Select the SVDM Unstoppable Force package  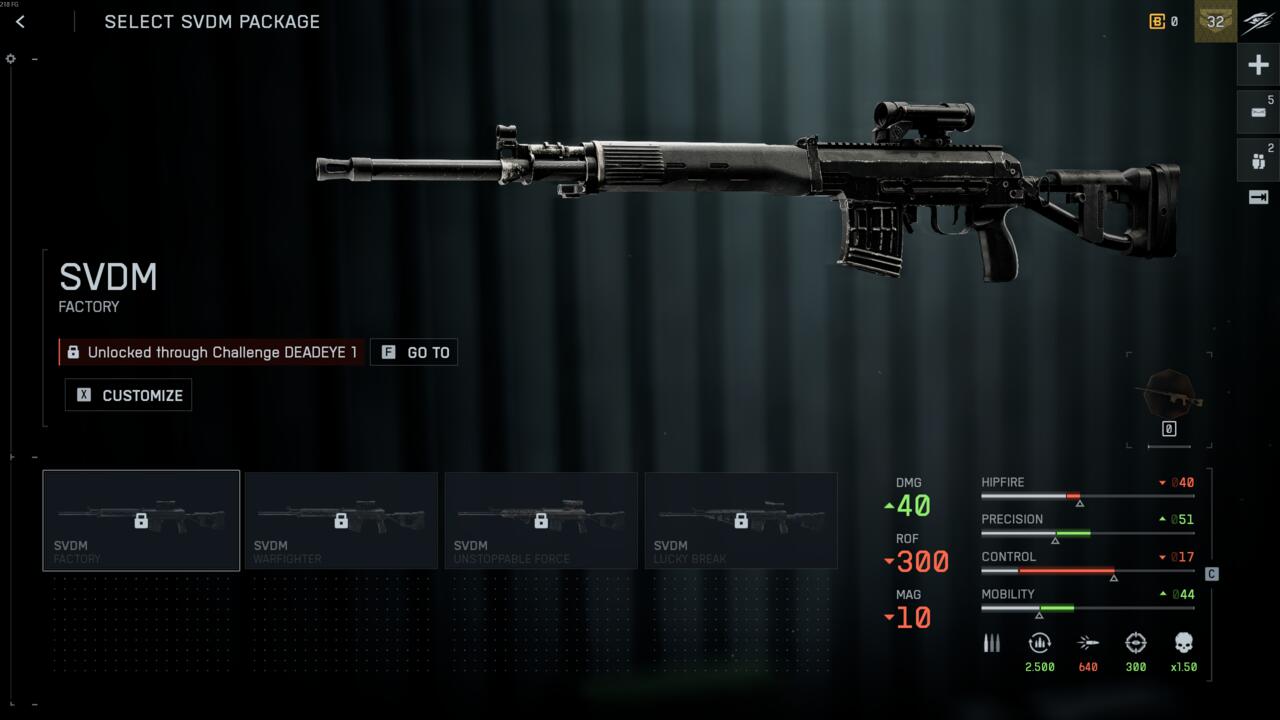(x=541, y=520)
